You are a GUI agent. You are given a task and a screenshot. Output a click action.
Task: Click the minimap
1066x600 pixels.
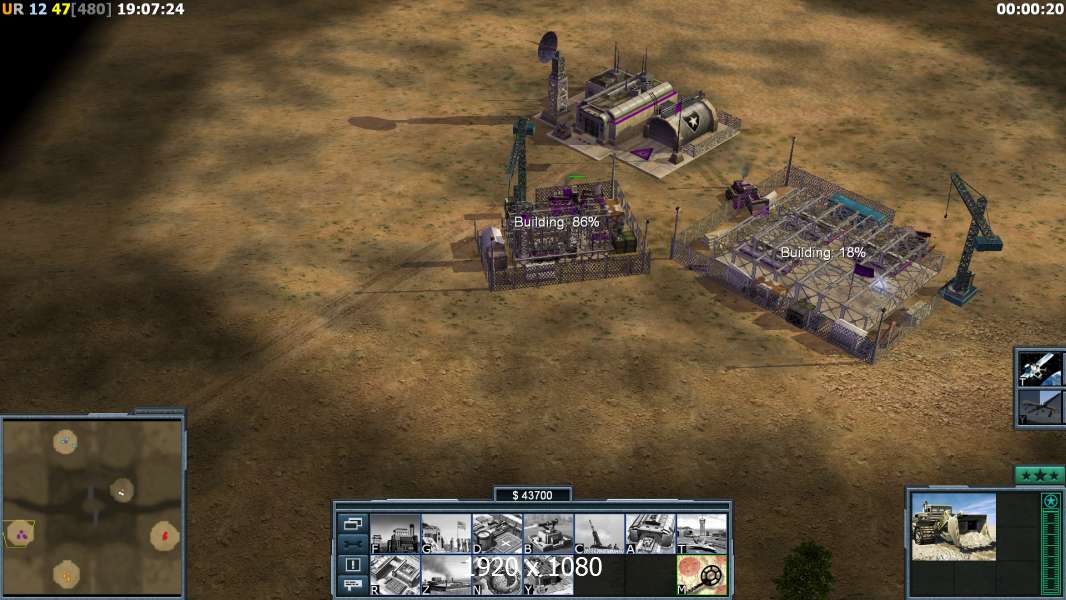pyautogui.click(x=92, y=506)
